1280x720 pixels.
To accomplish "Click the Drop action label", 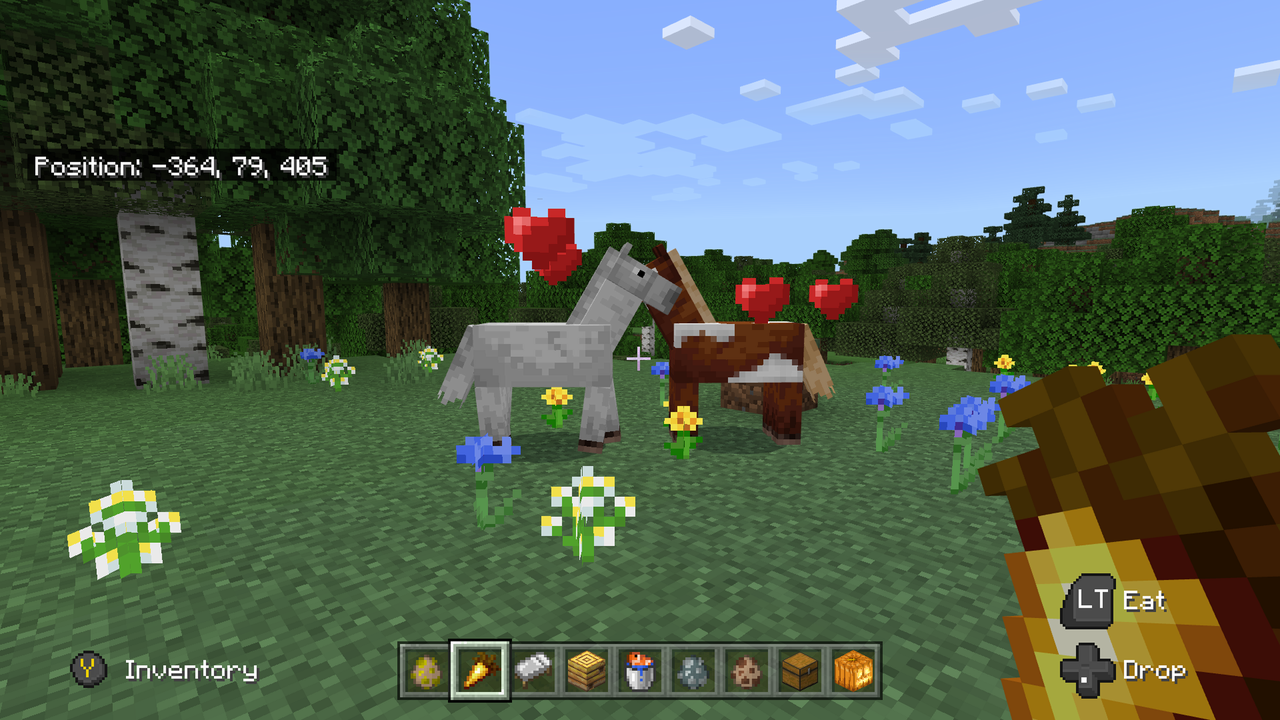I will (1158, 670).
